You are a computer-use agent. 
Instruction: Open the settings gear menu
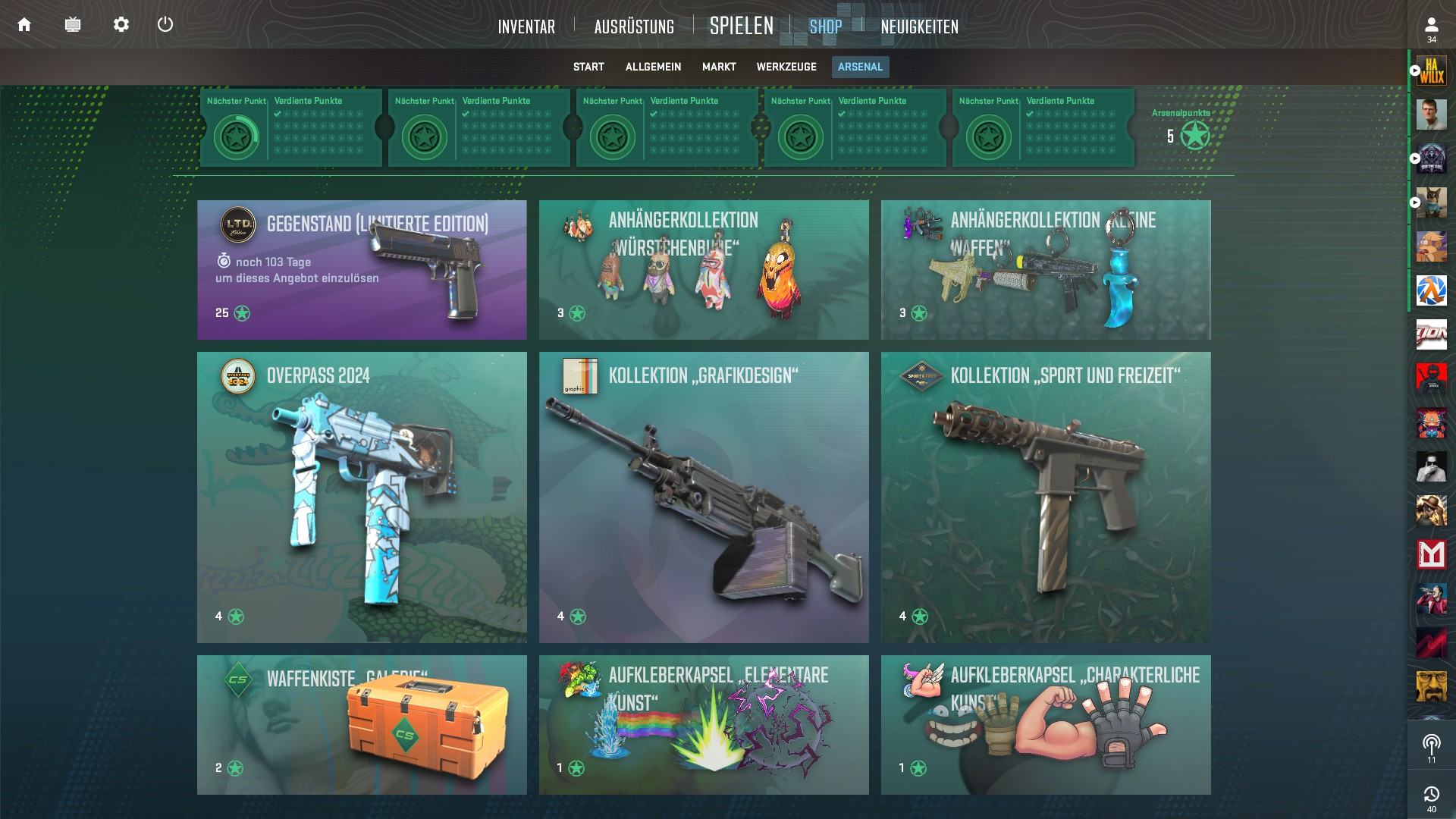tap(121, 25)
